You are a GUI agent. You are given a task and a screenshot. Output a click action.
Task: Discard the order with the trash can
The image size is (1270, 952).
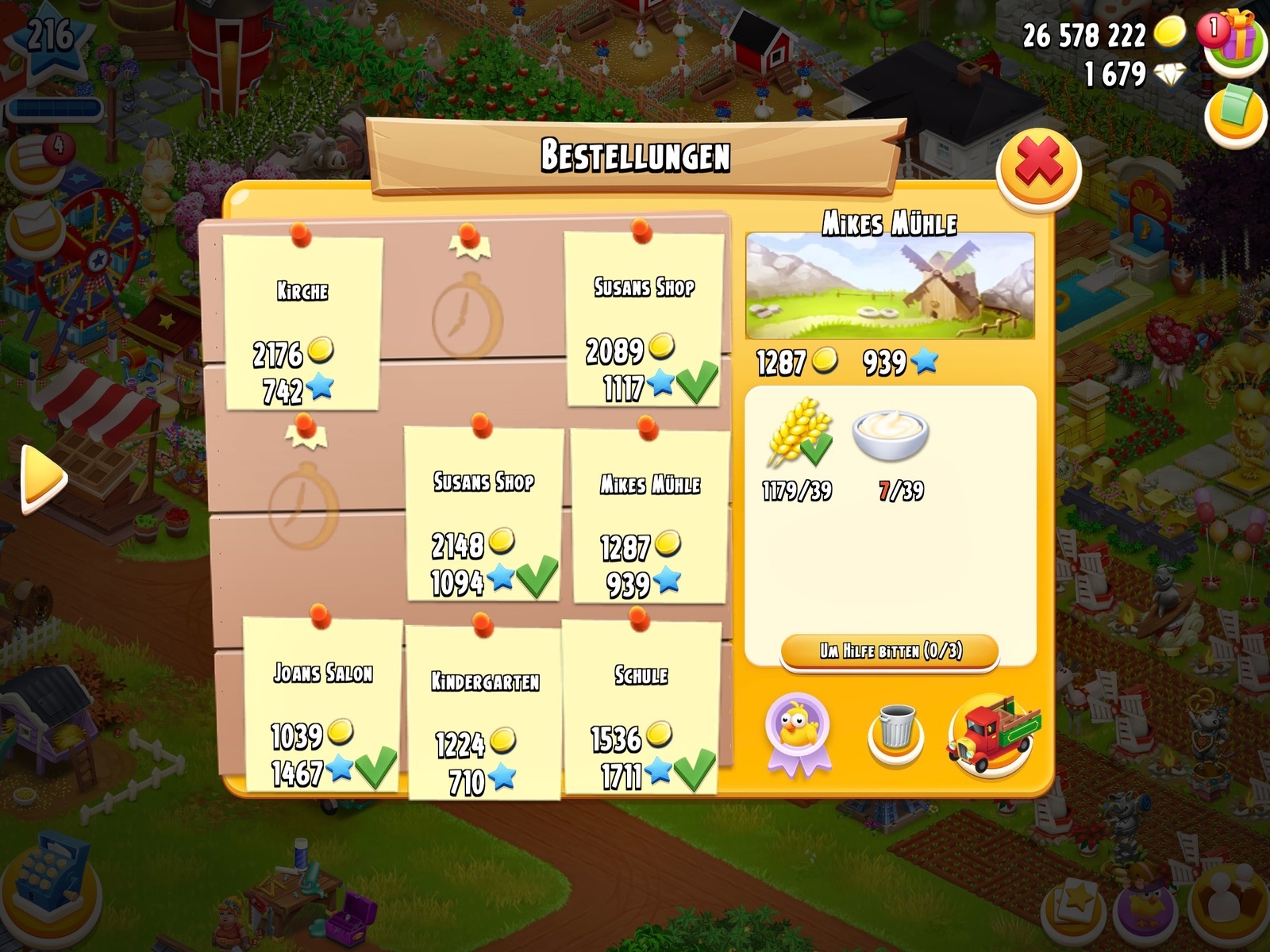point(895,731)
